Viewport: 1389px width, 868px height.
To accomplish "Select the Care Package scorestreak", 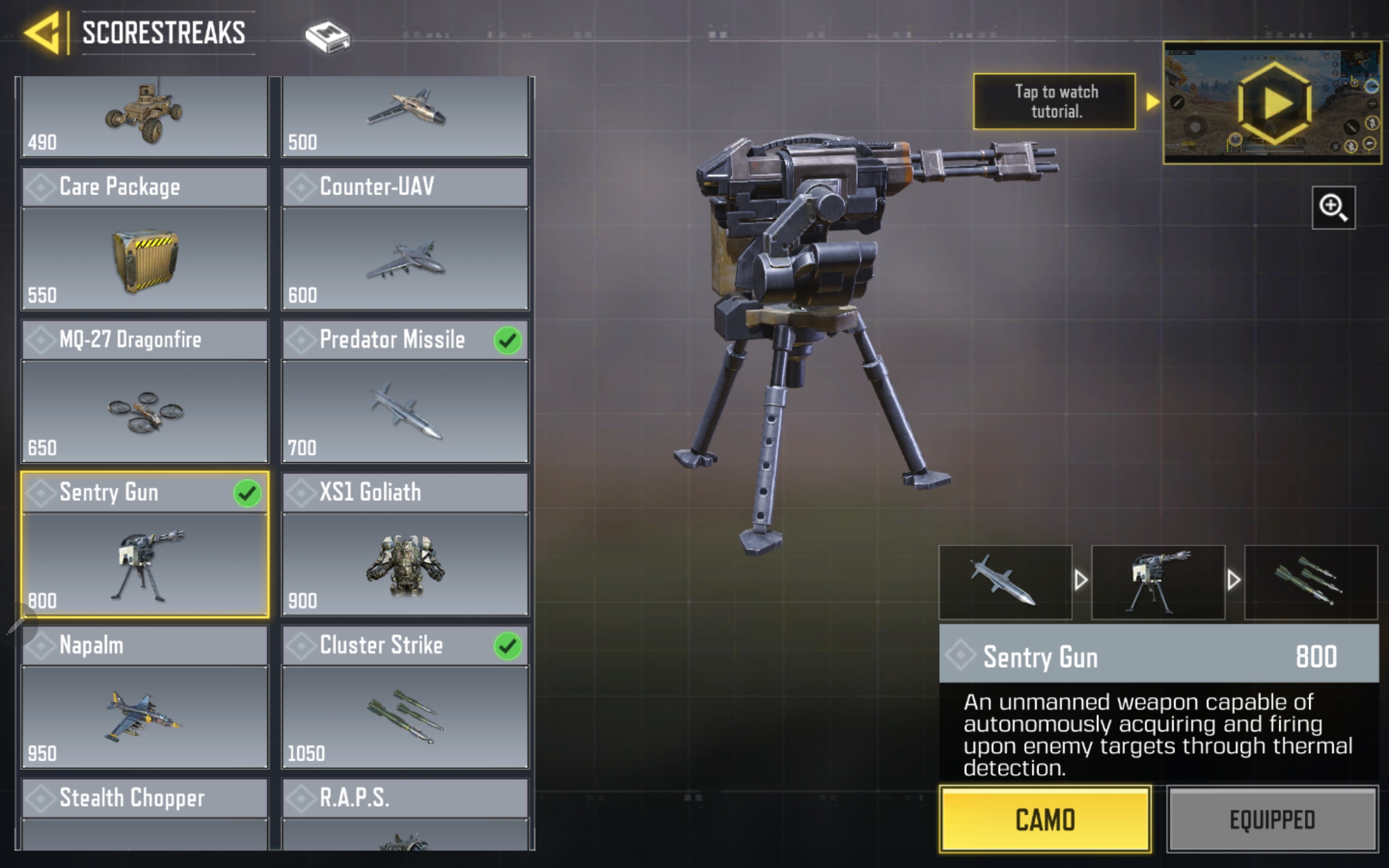I will 145,239.
